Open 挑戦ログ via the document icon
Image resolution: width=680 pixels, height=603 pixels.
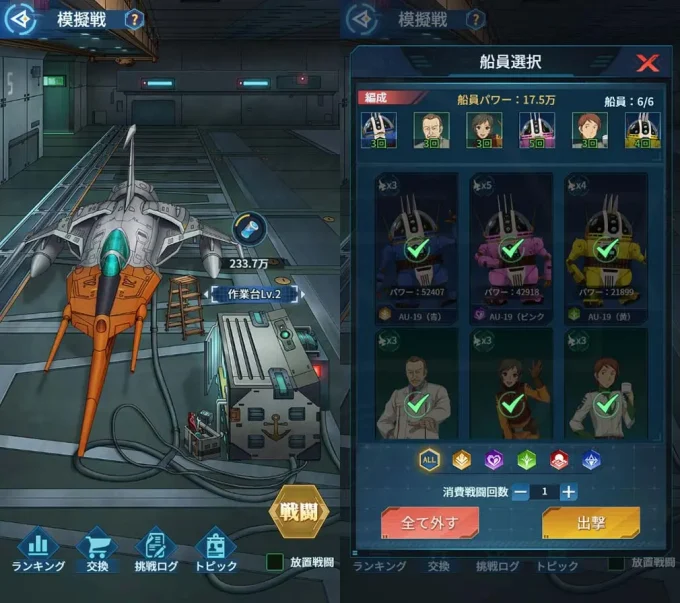pyautogui.click(x=155, y=547)
